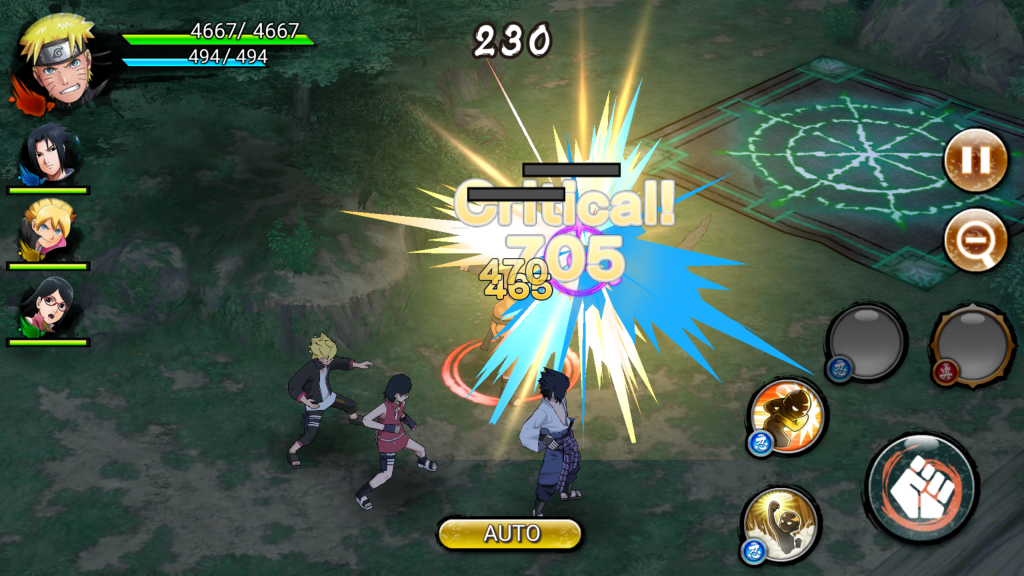The height and width of the screenshot is (576, 1024).
Task: Tap the empty skill slot with red badge
Action: pyautogui.click(x=970, y=344)
